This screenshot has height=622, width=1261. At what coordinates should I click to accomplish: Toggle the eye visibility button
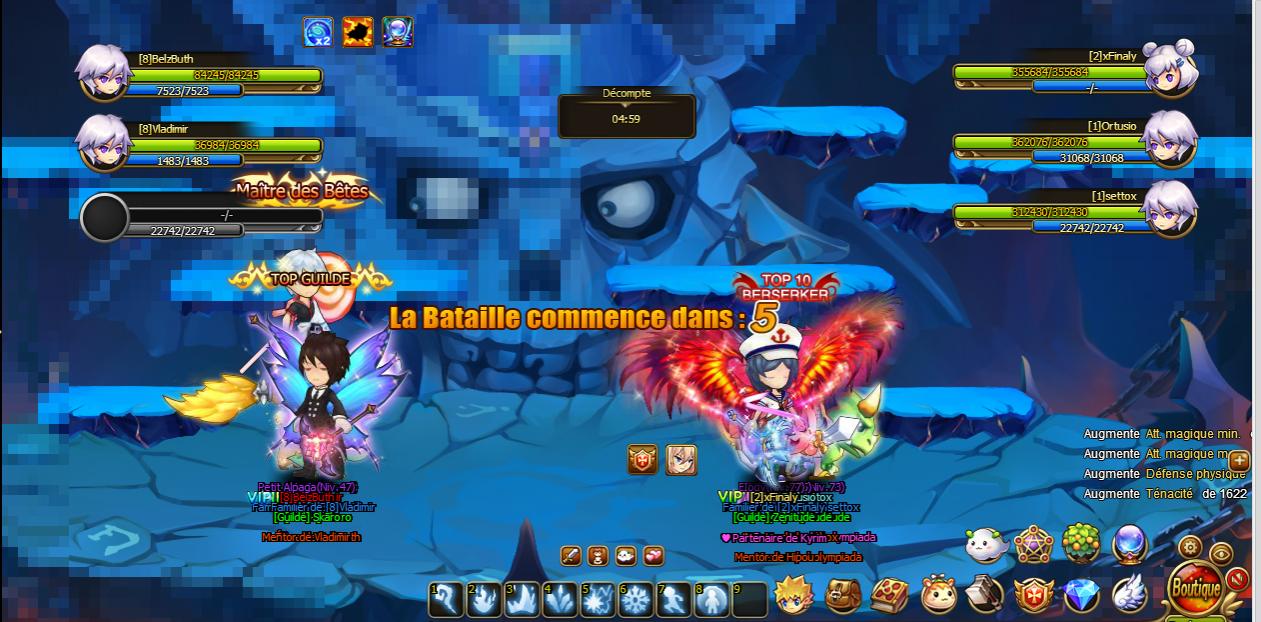click(1221, 553)
